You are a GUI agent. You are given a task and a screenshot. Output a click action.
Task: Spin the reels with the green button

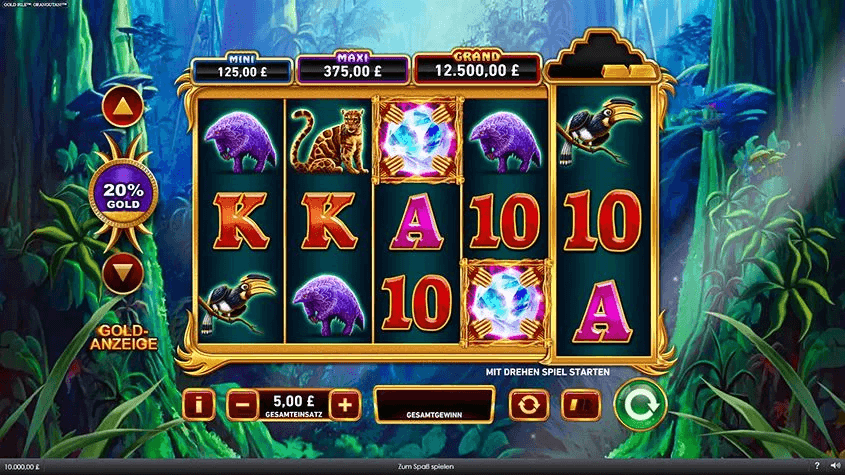[x=640, y=404]
